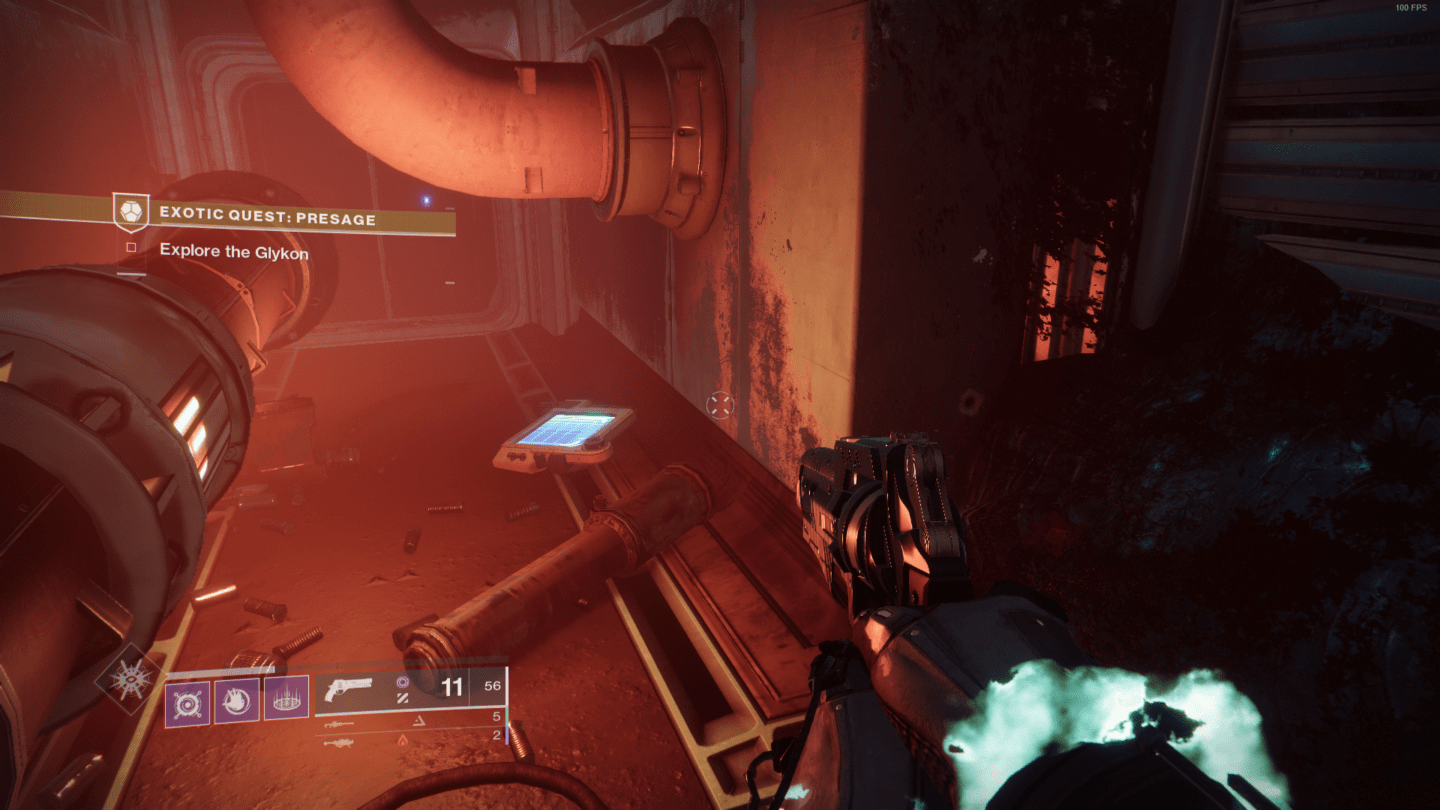Image resolution: width=1440 pixels, height=810 pixels.
Task: Check the Explore the Glykon objective box
Action: (x=133, y=248)
